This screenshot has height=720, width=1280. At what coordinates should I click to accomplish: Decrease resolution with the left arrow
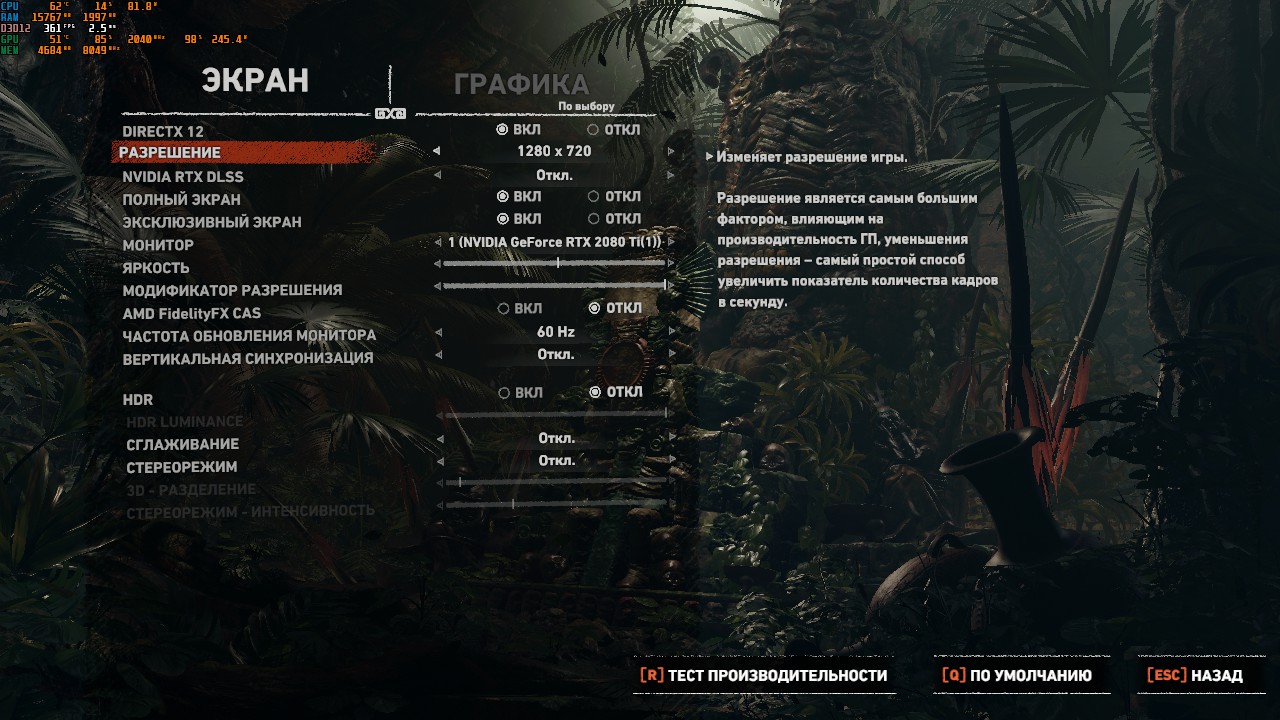tap(436, 152)
